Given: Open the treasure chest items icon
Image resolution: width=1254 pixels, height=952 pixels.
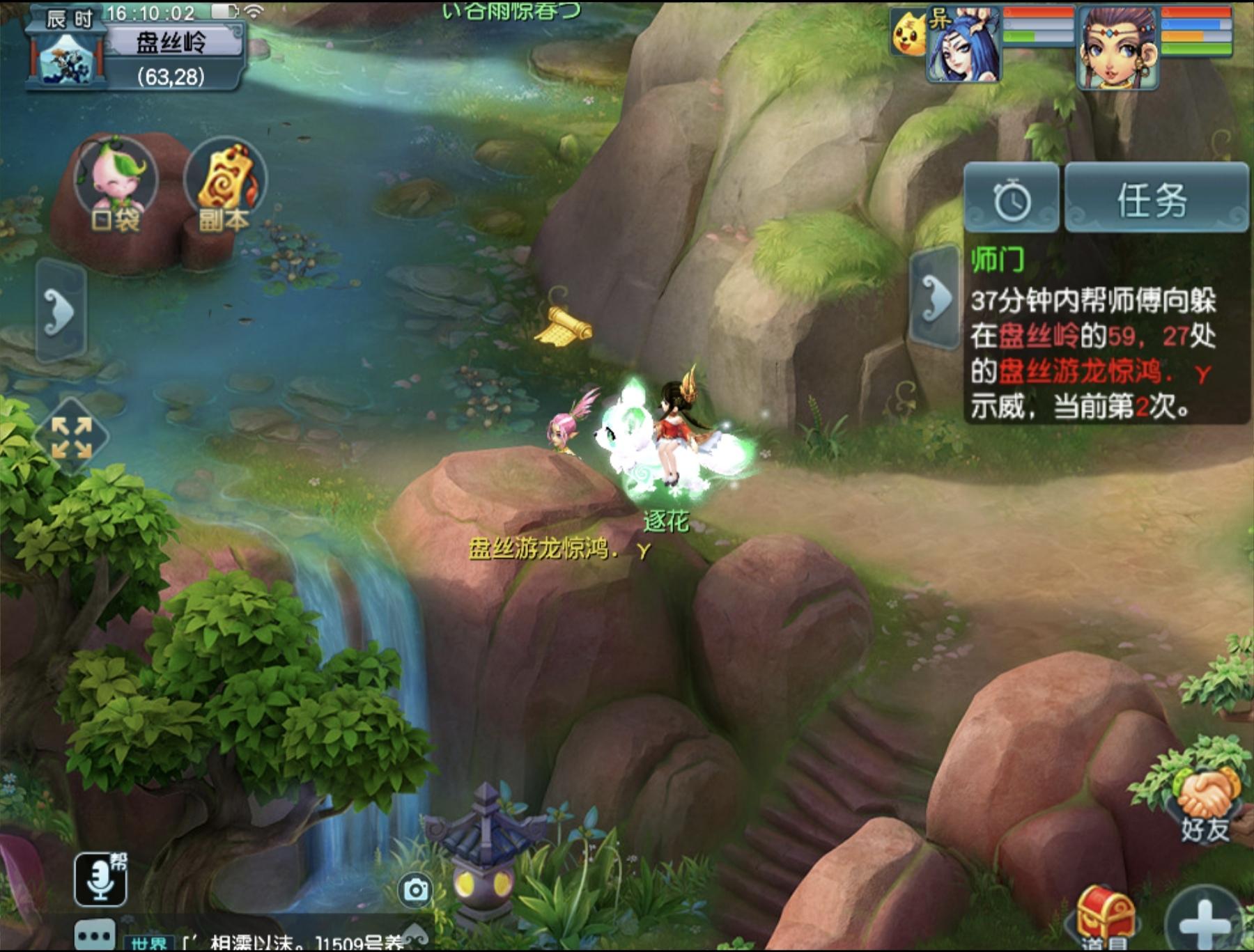Looking at the screenshot, I should [1106, 916].
